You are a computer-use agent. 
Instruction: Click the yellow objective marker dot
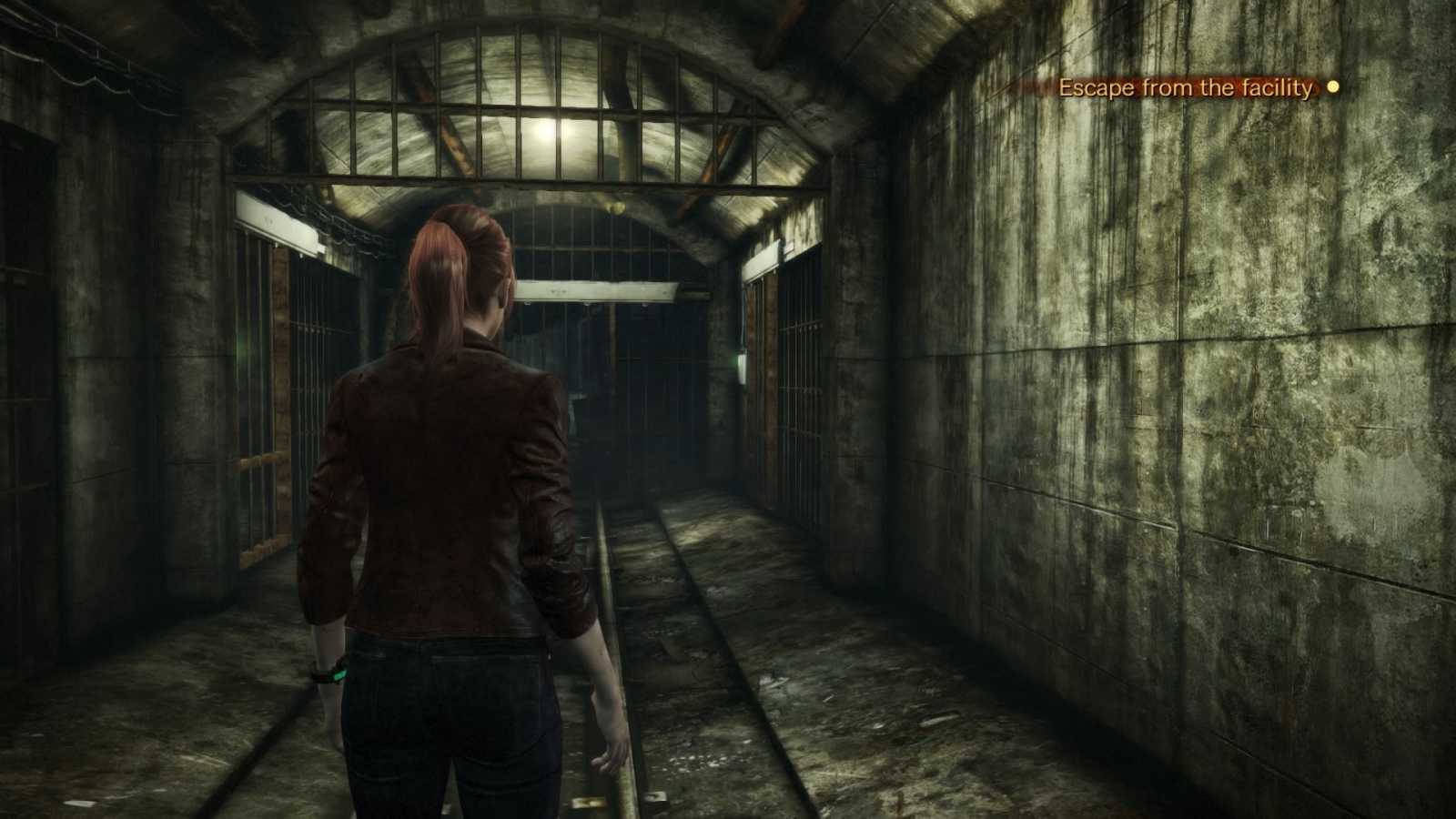[1333, 88]
